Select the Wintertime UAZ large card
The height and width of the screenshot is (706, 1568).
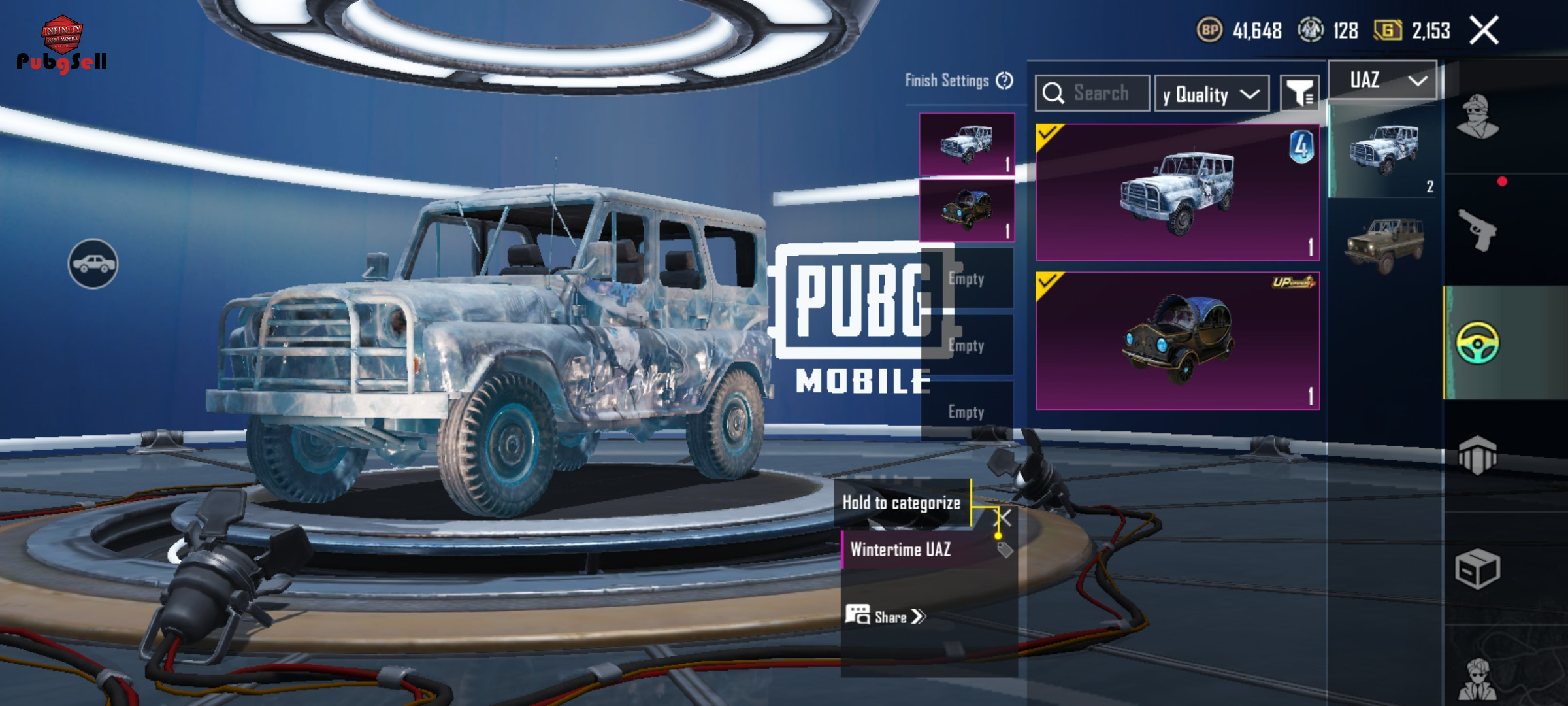click(1177, 192)
